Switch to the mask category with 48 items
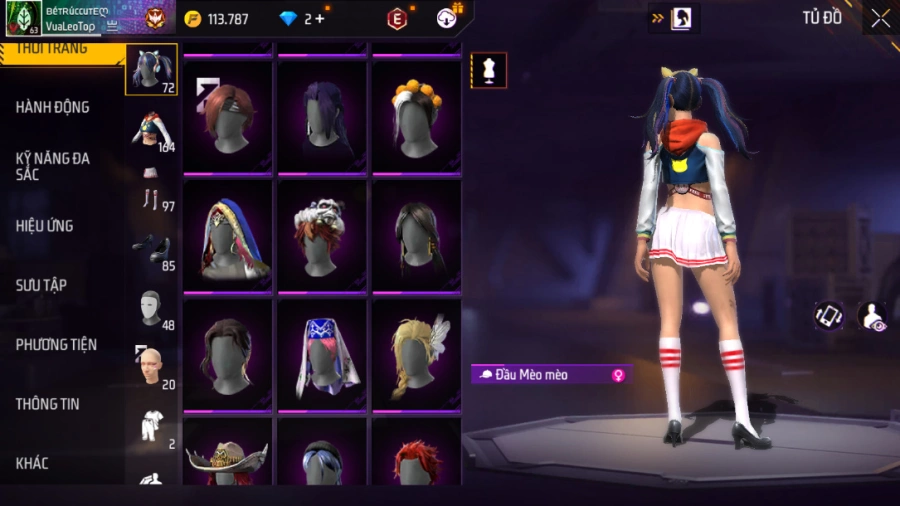 pos(153,309)
